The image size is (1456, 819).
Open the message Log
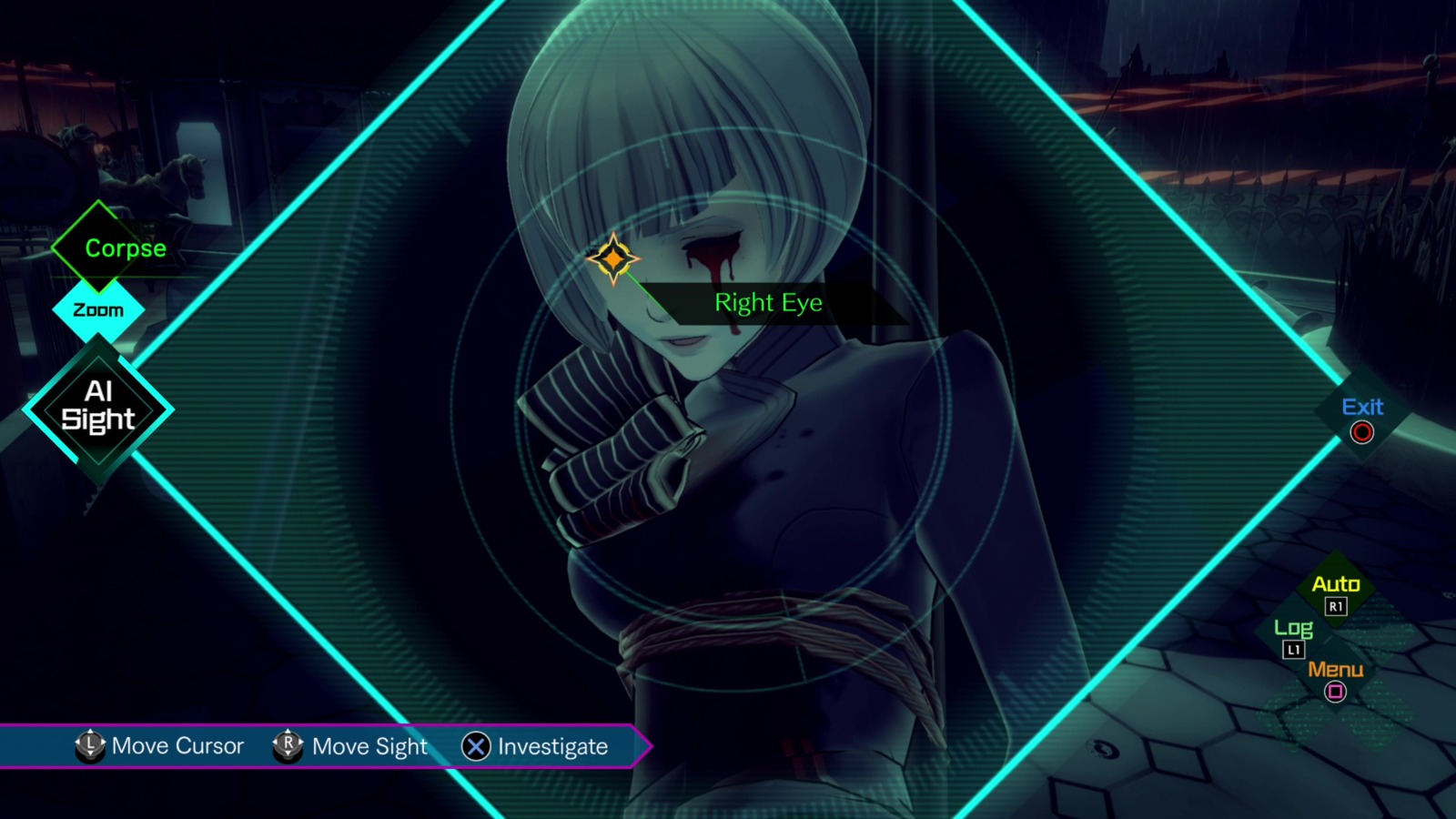click(1293, 627)
